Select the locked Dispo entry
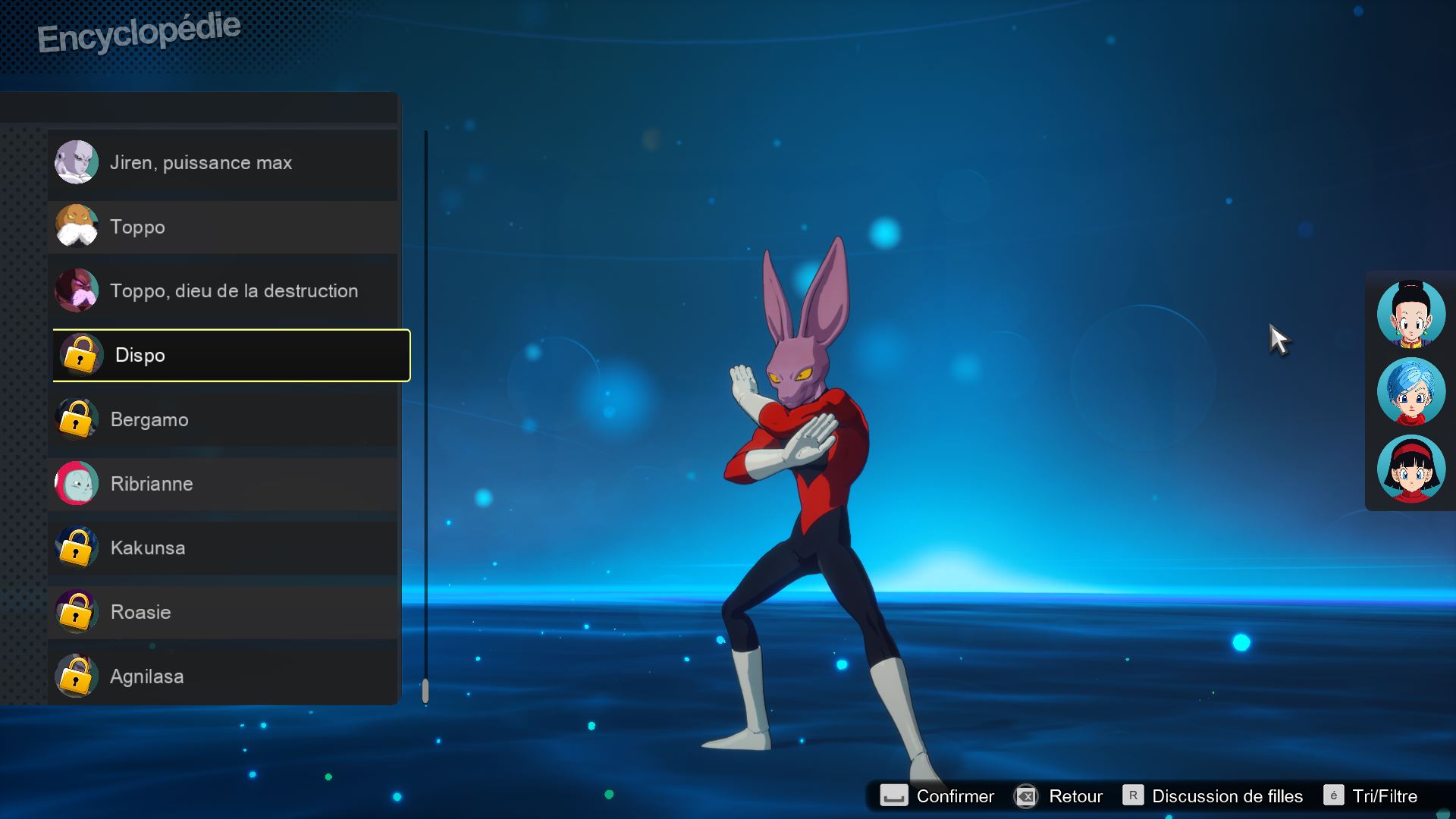Image resolution: width=1456 pixels, height=819 pixels. pyautogui.click(x=231, y=356)
